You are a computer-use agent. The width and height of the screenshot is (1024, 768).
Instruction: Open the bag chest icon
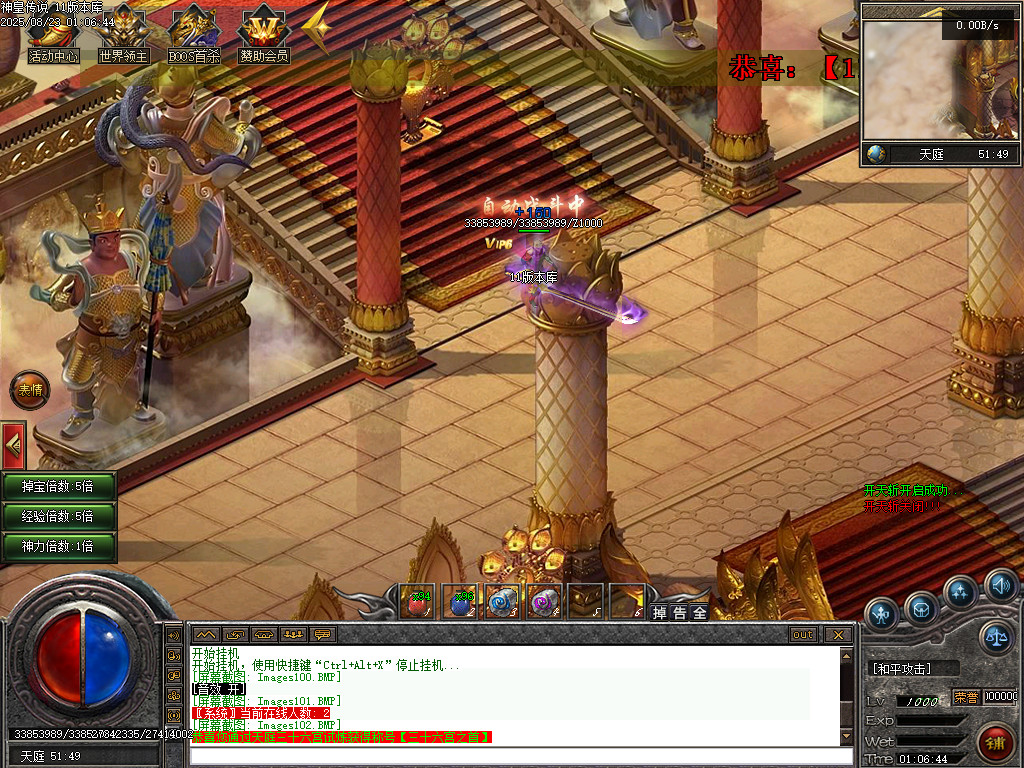tap(921, 607)
